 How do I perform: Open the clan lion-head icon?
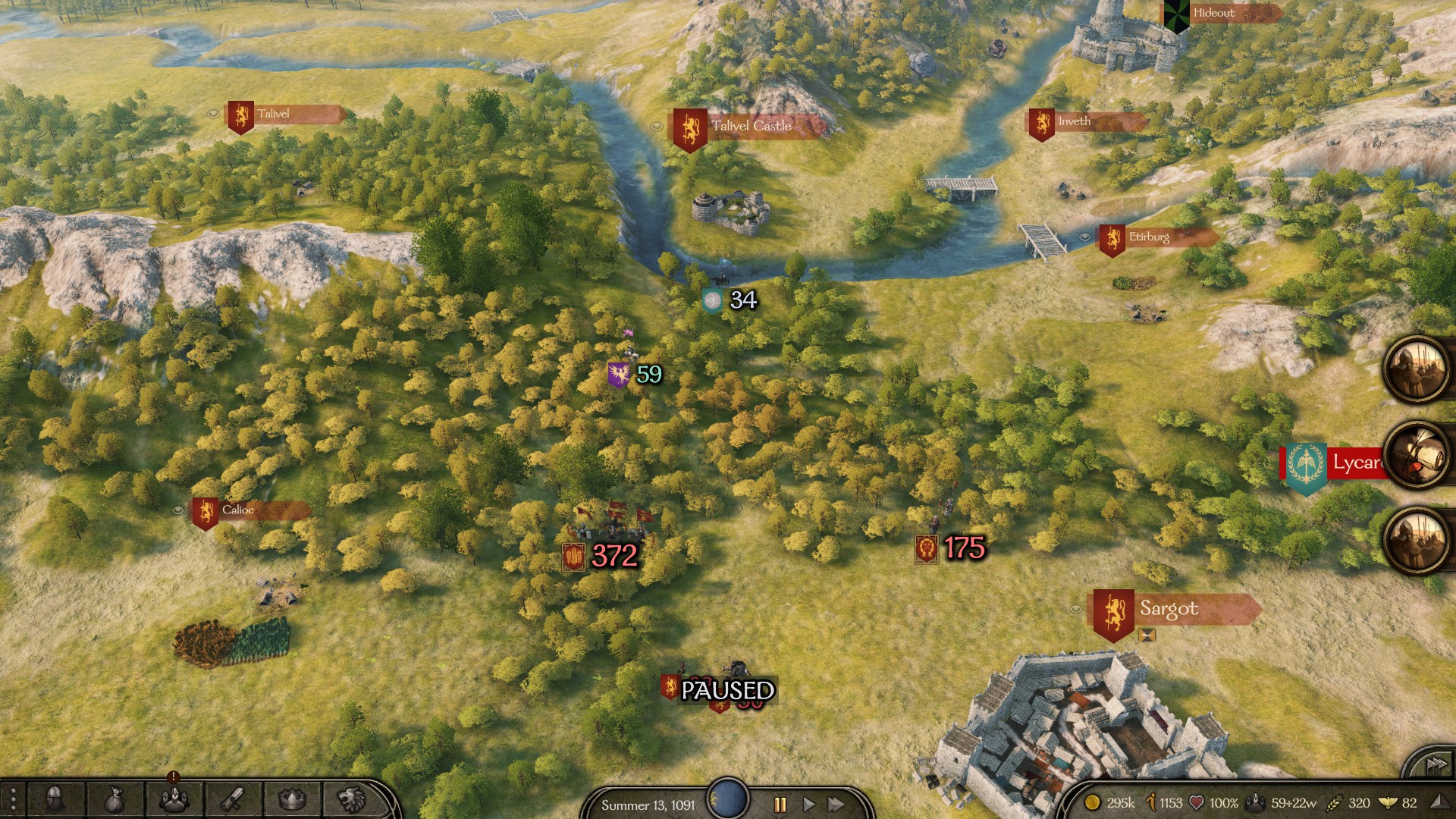(x=350, y=799)
